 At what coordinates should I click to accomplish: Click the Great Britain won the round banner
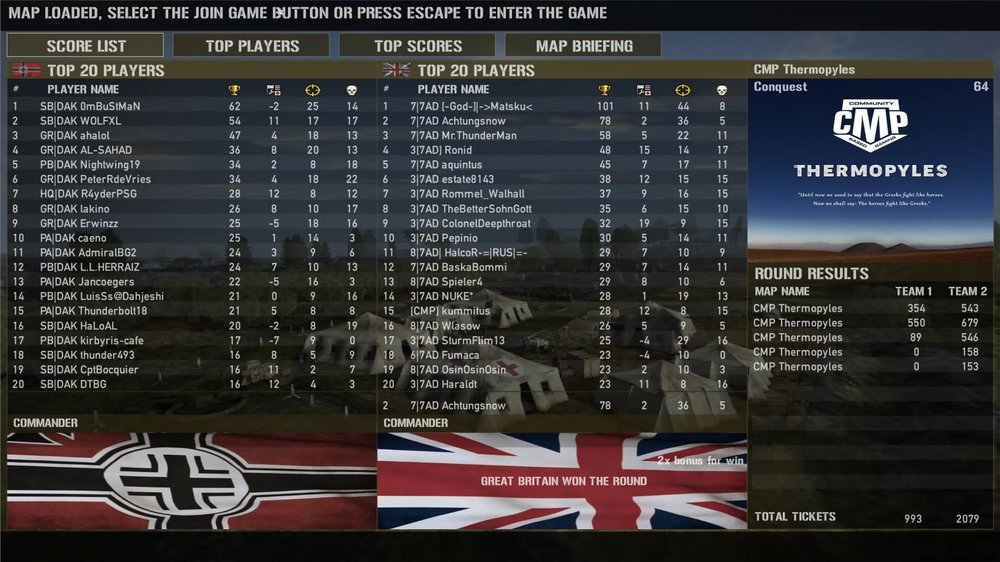(563, 481)
